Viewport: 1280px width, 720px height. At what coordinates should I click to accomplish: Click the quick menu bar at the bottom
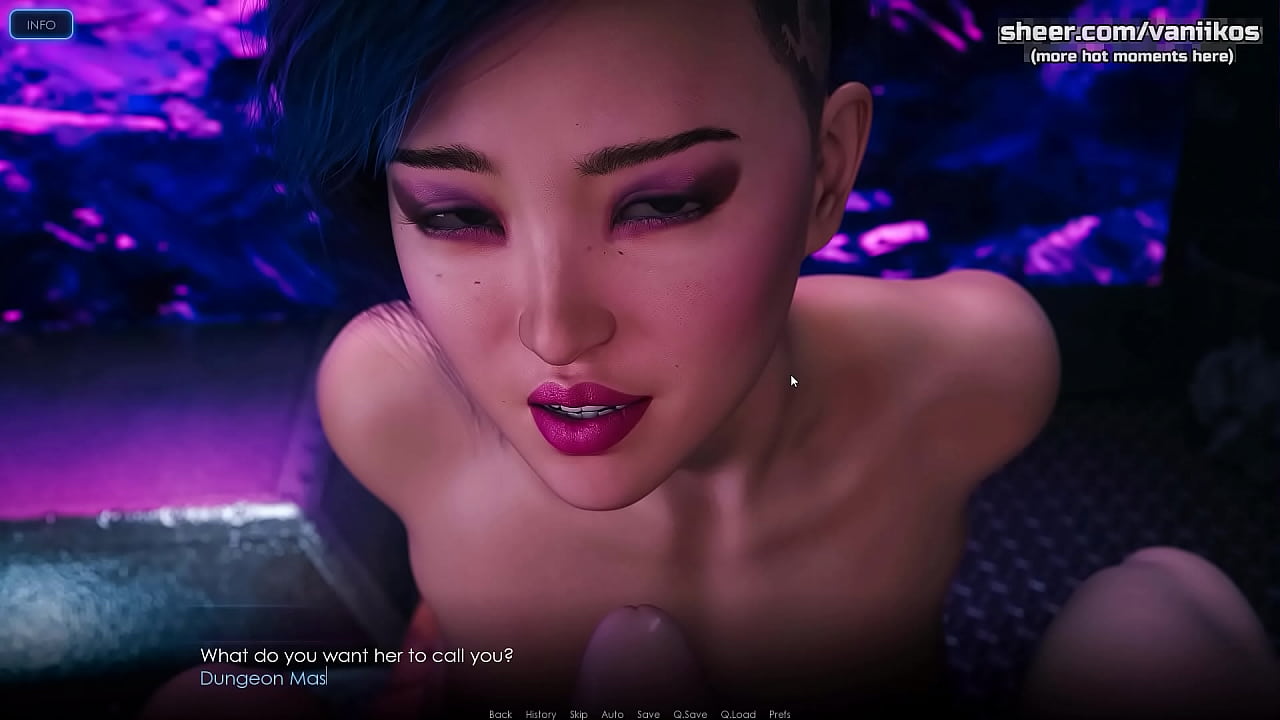[x=640, y=713]
